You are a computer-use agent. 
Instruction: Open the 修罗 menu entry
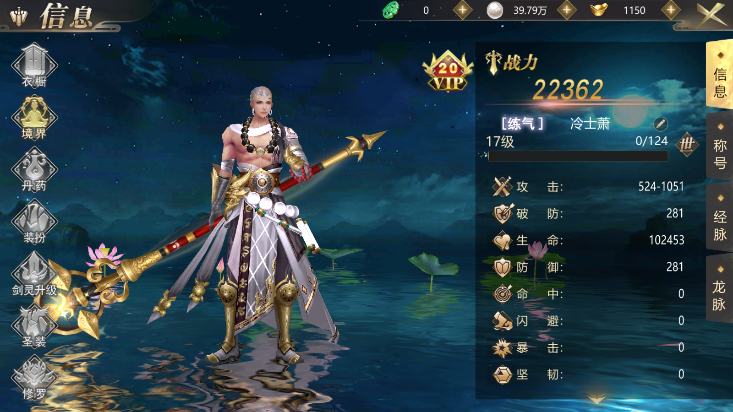coord(33,376)
